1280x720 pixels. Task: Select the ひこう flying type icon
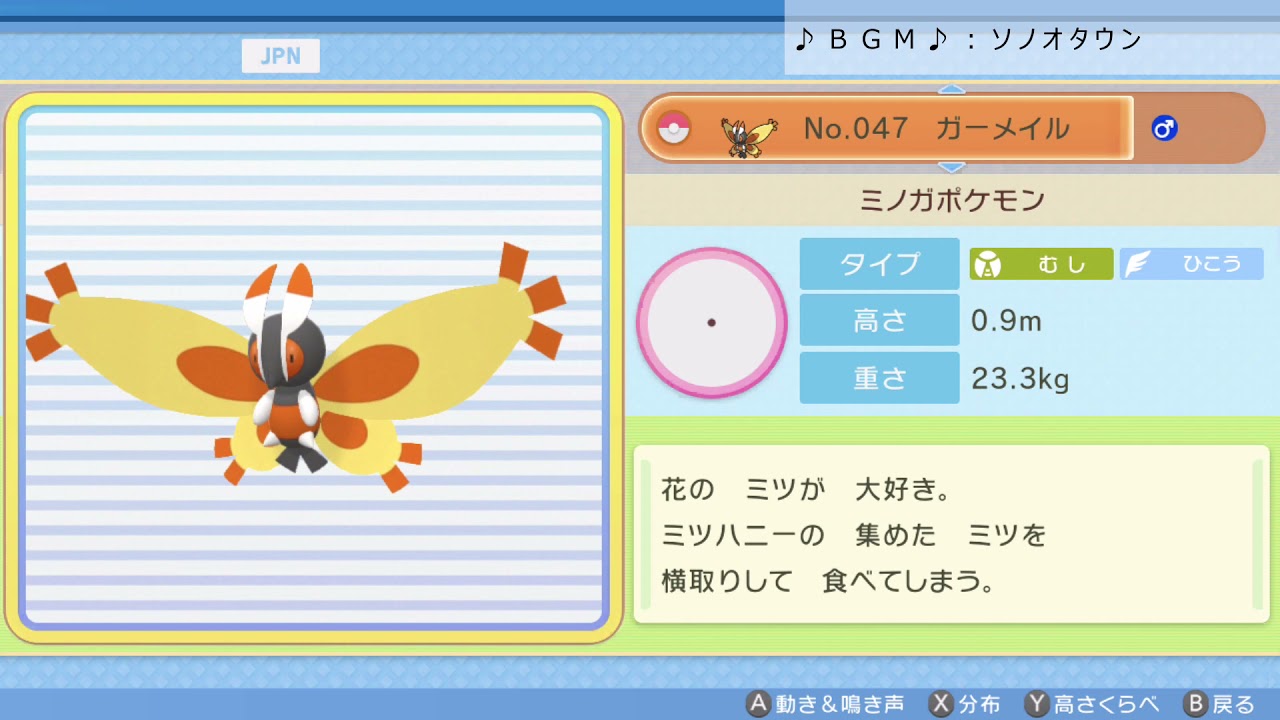tap(1190, 263)
